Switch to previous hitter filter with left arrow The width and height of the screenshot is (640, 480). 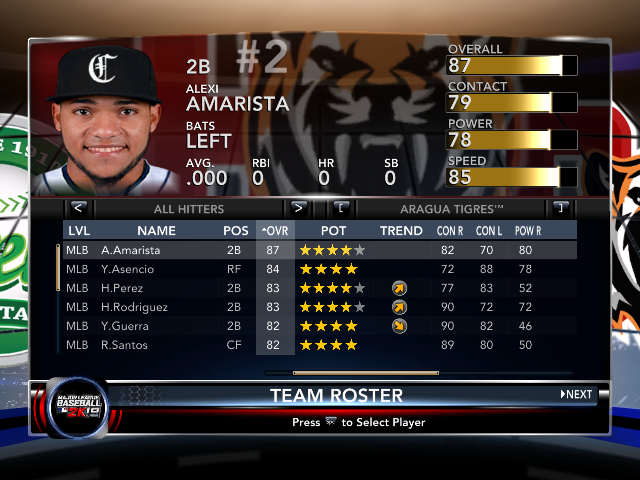(79, 208)
